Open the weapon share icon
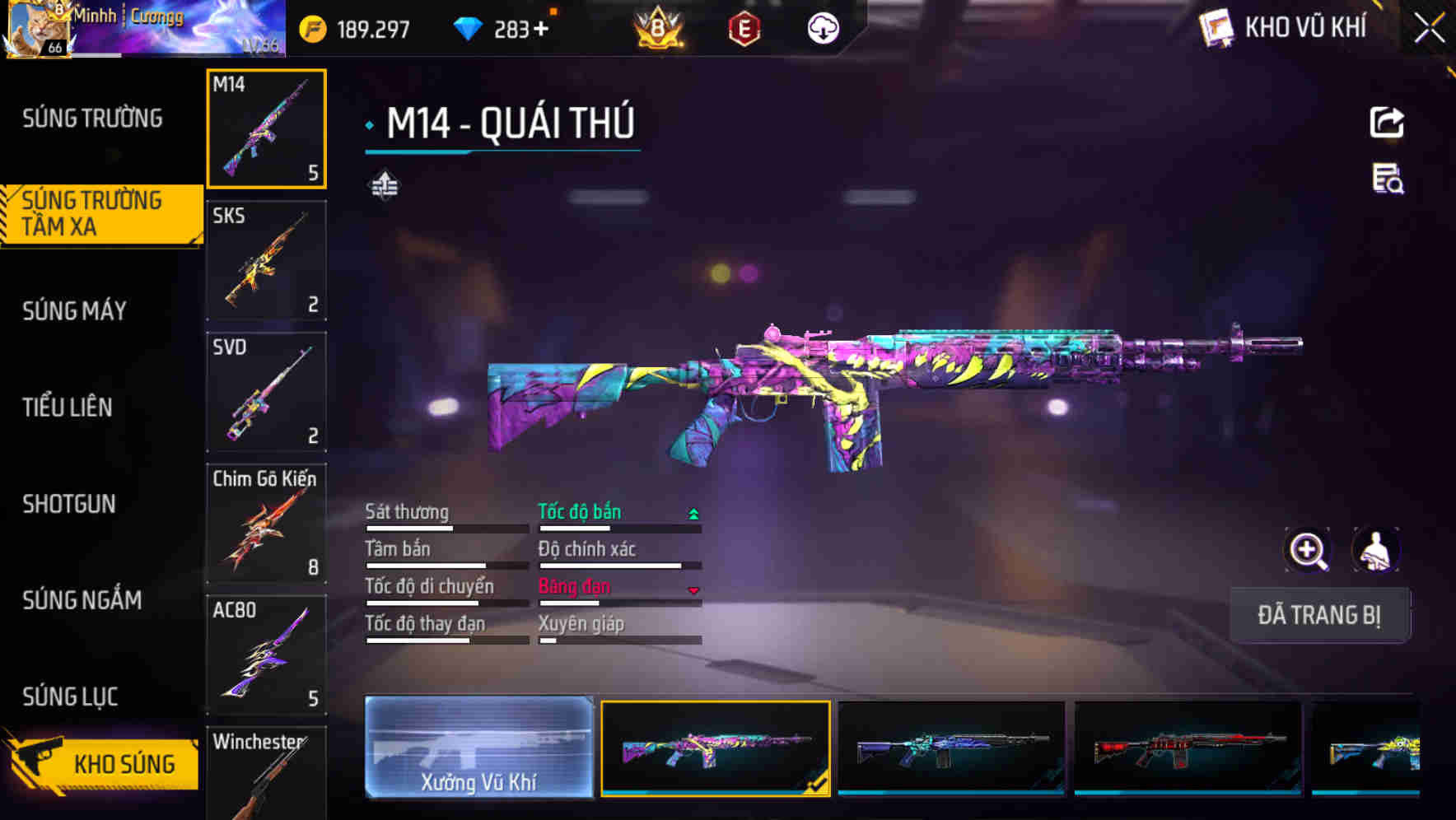Screen dimensions: 1456x820 click(1388, 121)
